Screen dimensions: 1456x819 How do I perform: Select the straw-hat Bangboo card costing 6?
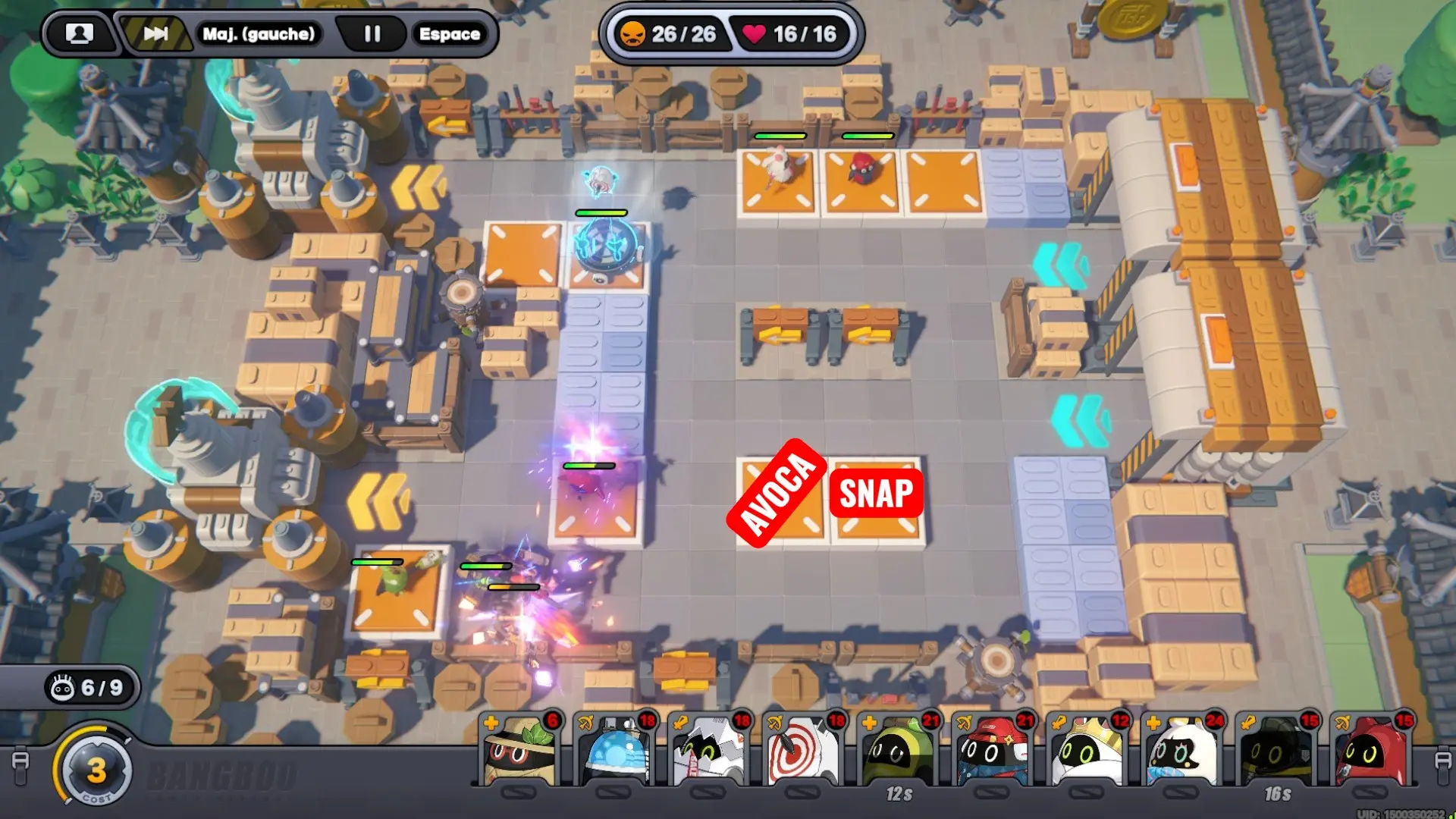(x=519, y=751)
